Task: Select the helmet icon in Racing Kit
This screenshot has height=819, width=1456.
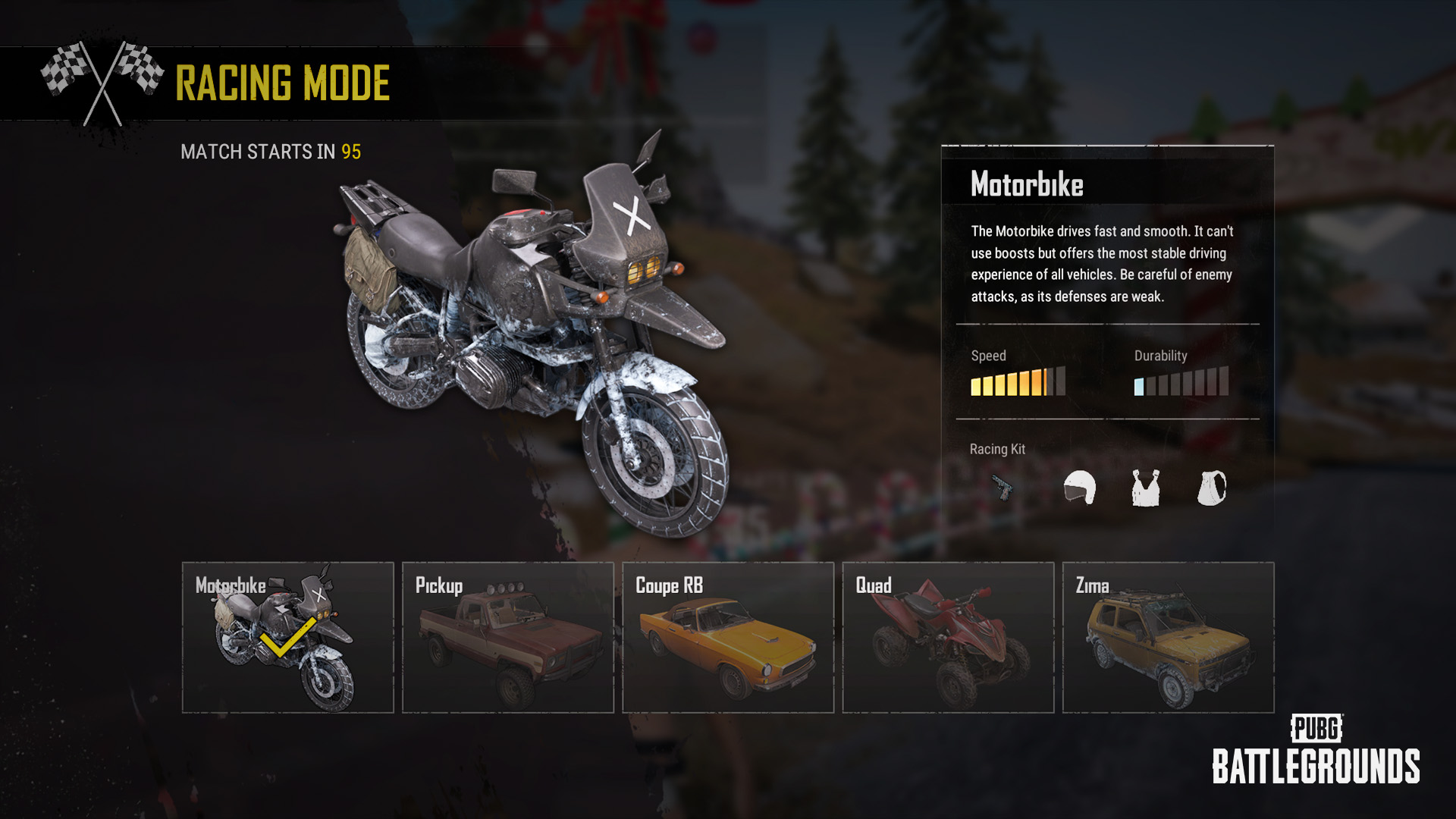Action: pyautogui.click(x=1080, y=488)
